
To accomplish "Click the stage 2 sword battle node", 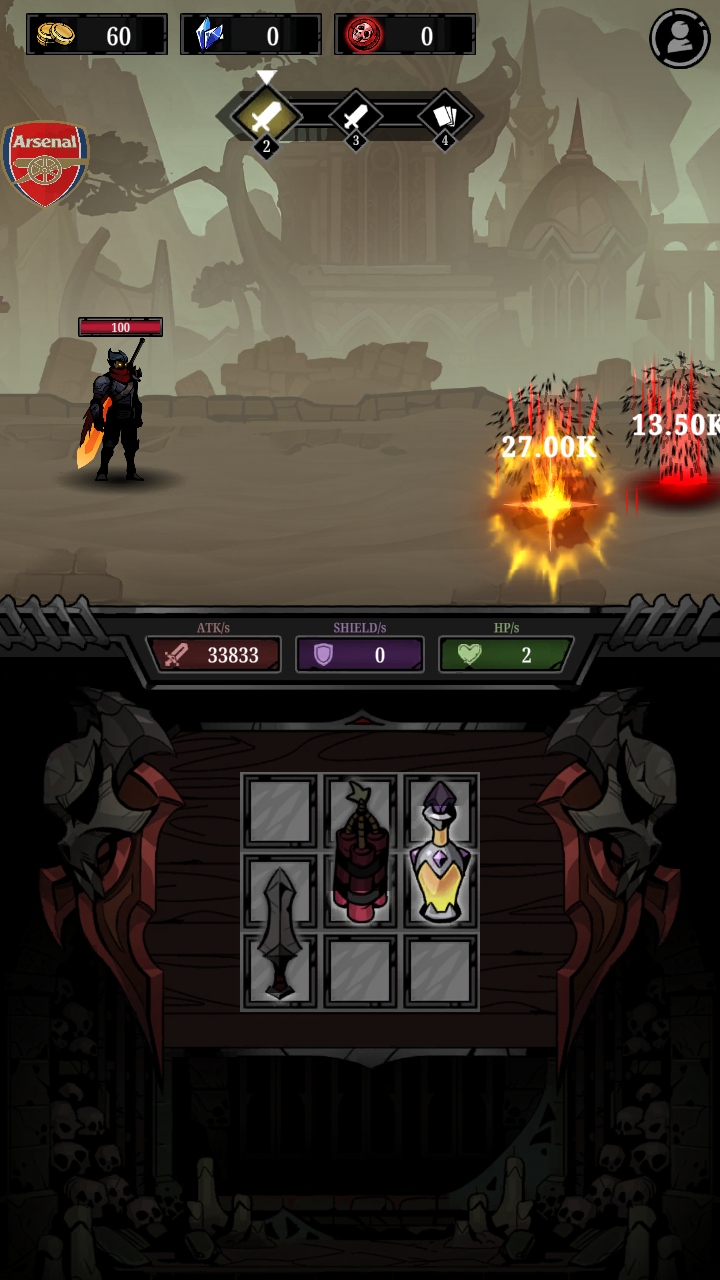I will (265, 118).
